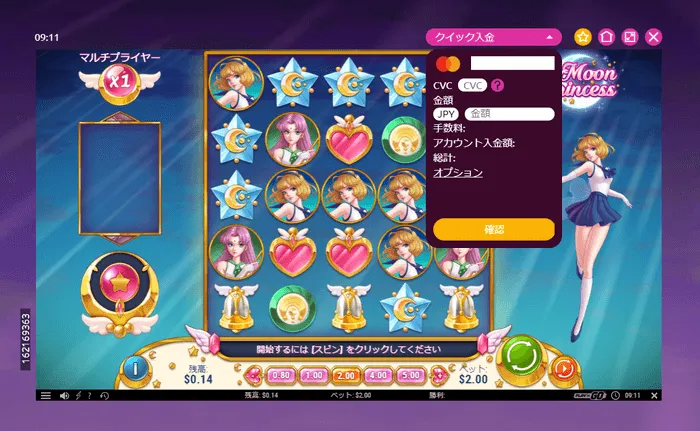Click the 金額 amount input field
The height and width of the screenshot is (431, 700).
(510, 114)
